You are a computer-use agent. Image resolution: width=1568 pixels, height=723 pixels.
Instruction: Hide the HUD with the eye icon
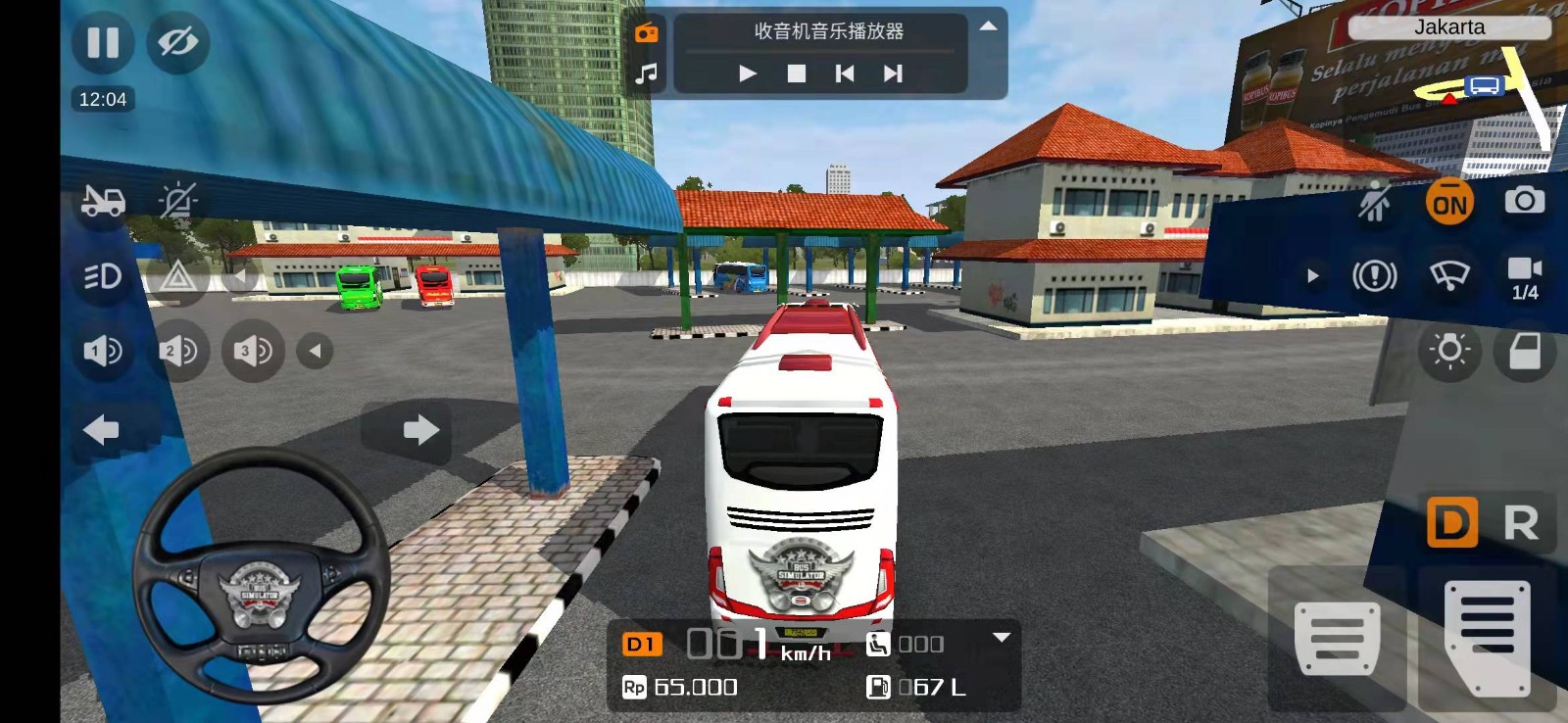(177, 42)
